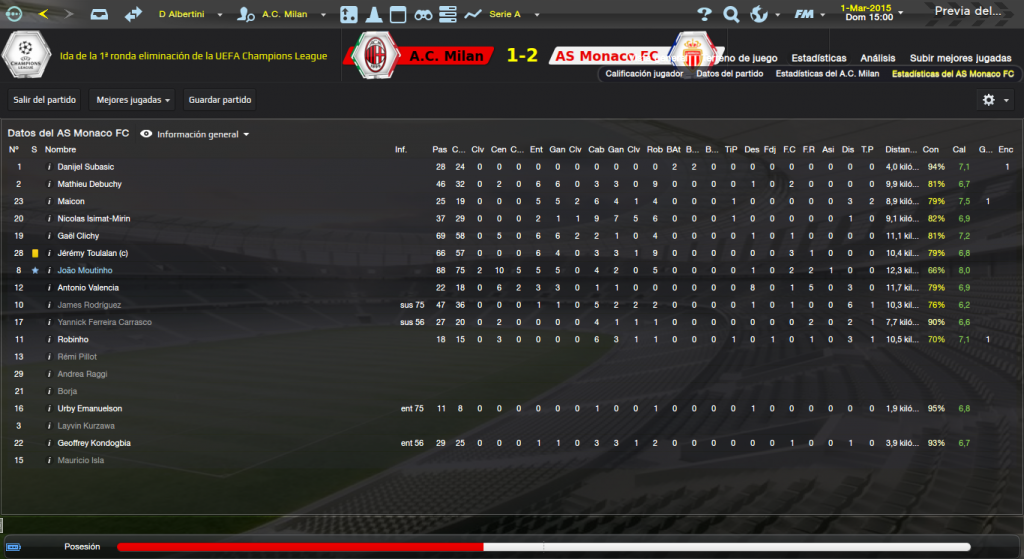Show Estadísticas del A.C. Milan tab
This screenshot has width=1024, height=559.
pyautogui.click(x=827, y=74)
